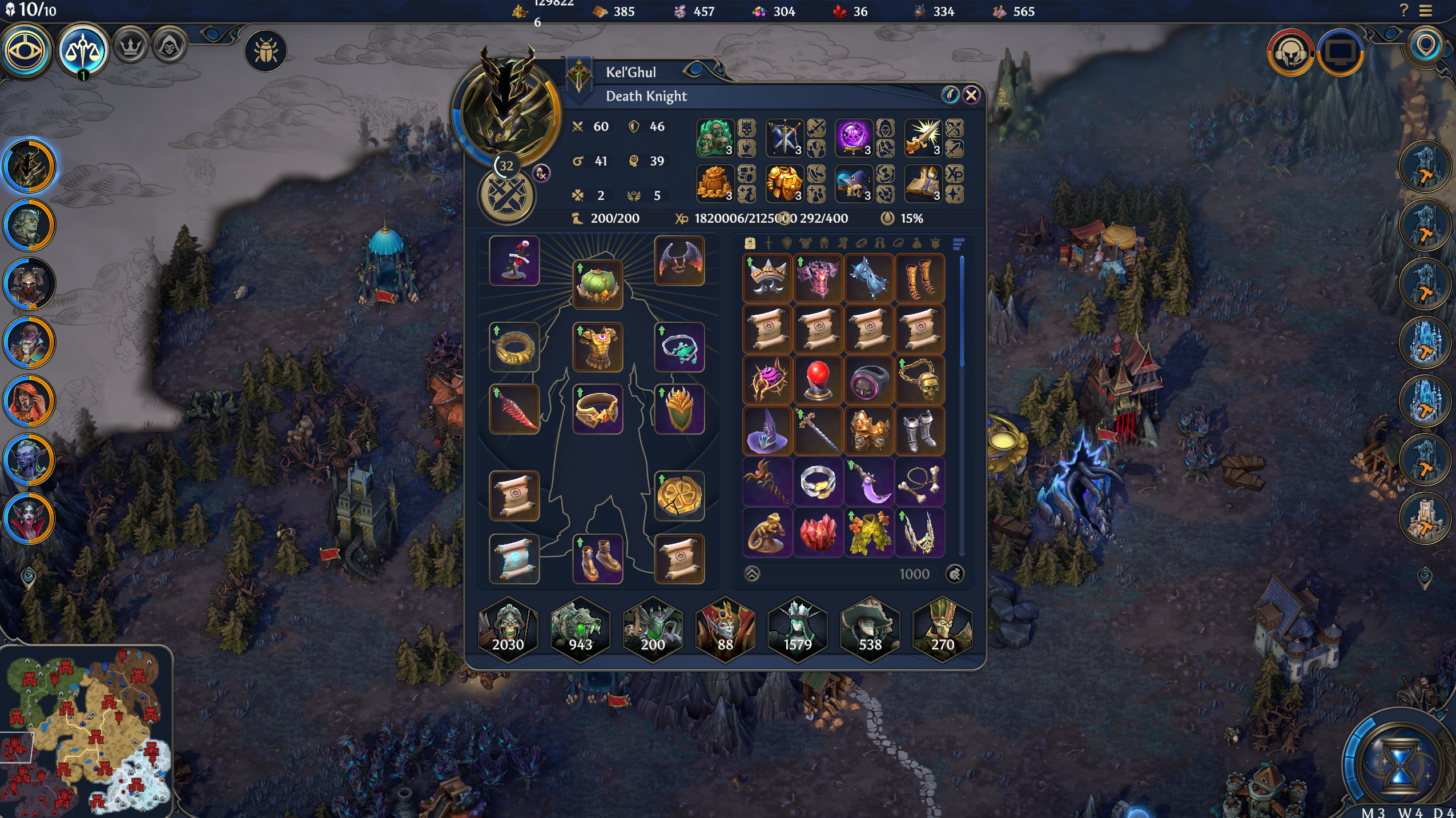Select the golden skull amulet item
Viewport: 1456px width, 818px height.
pyautogui.click(x=920, y=380)
